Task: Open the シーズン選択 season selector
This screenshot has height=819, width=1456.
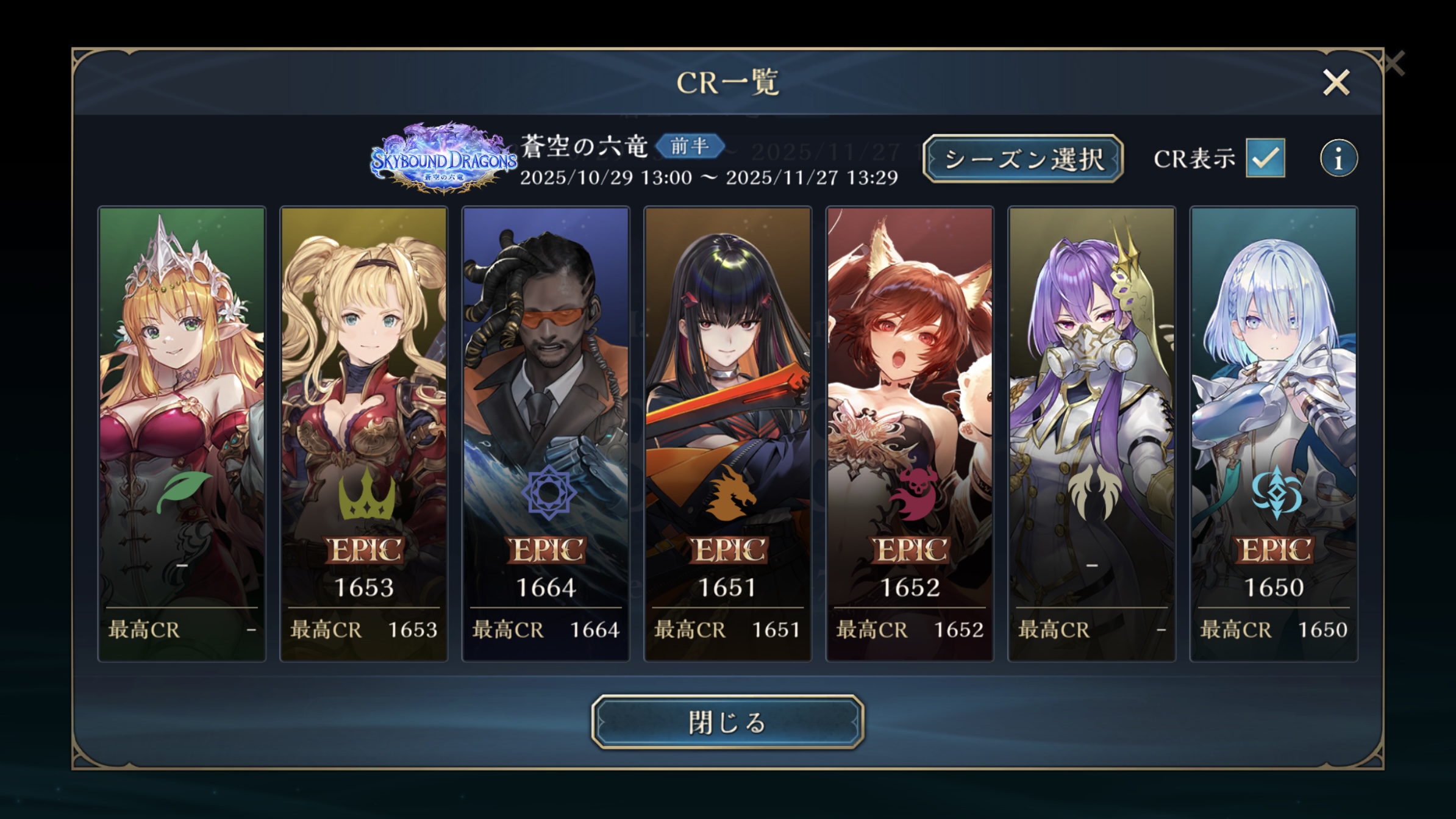Action: pos(1022,159)
